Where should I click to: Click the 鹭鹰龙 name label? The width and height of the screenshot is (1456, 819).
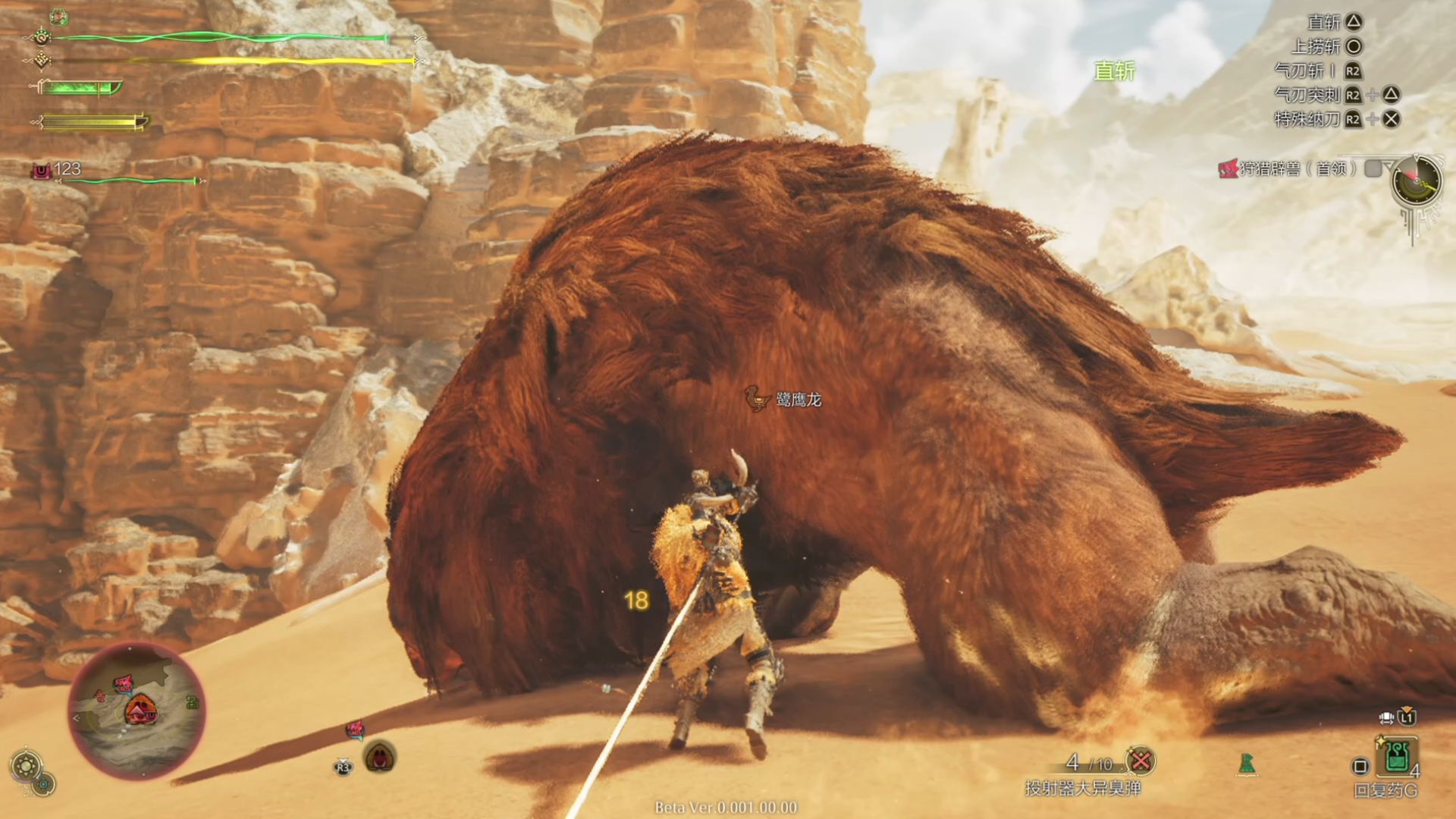798,400
